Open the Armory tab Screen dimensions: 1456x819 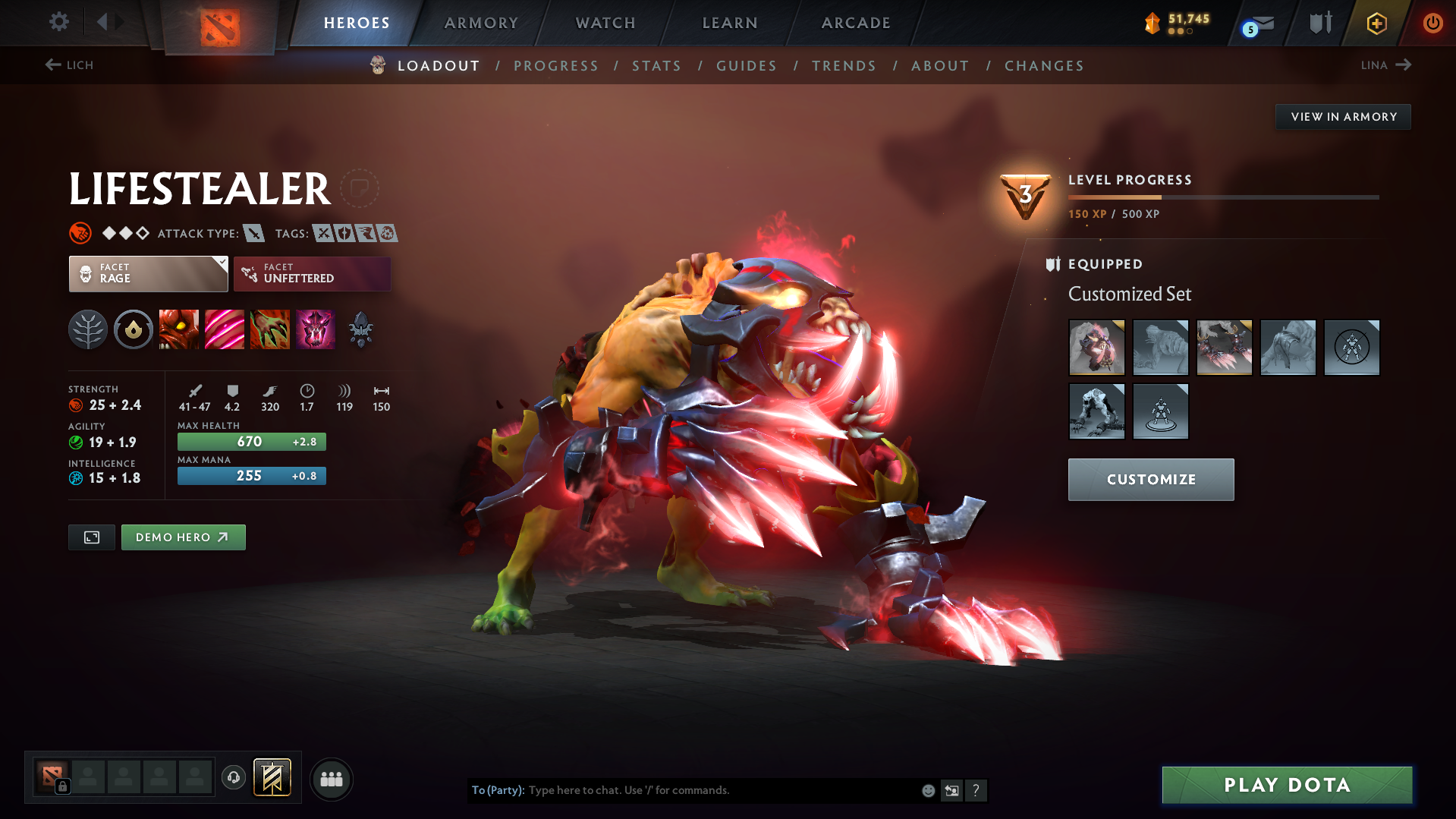(481, 23)
